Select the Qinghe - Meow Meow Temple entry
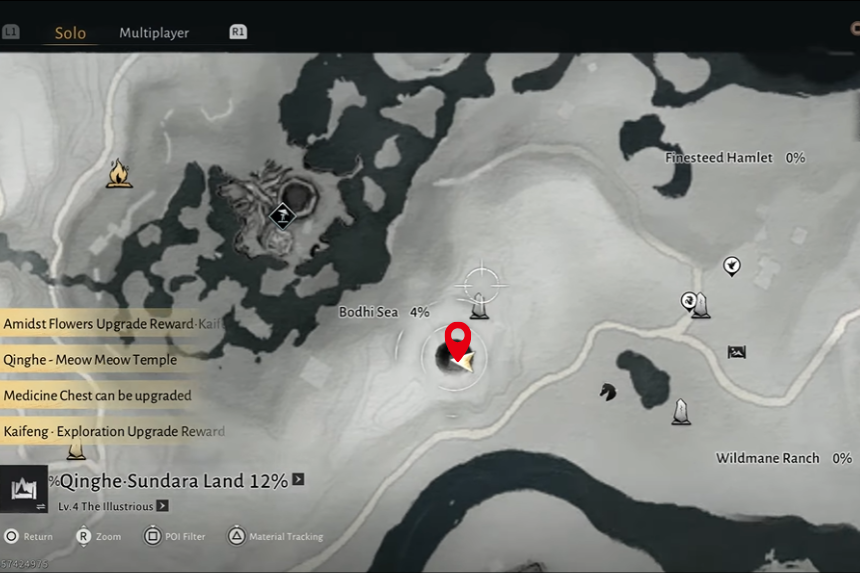Viewport: 860px width, 573px height. click(90, 360)
